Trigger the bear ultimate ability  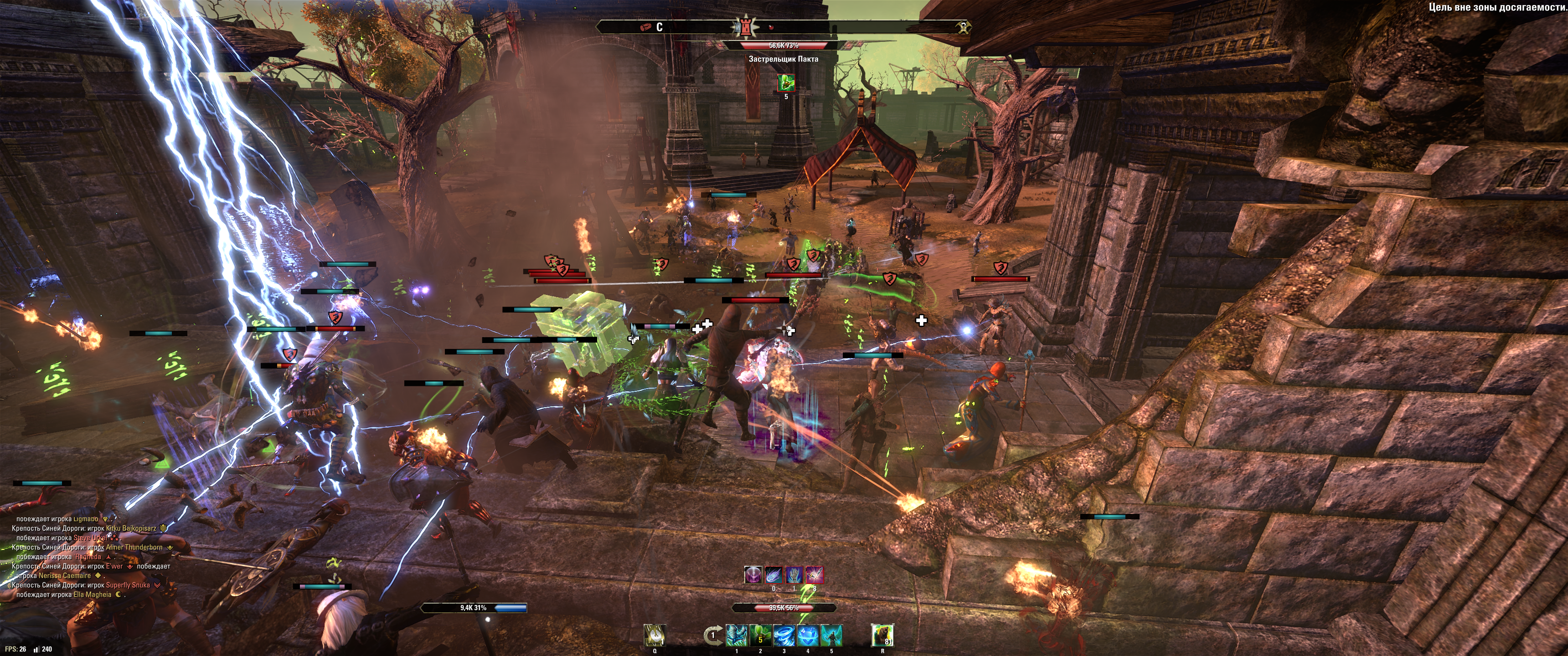[x=882, y=635]
